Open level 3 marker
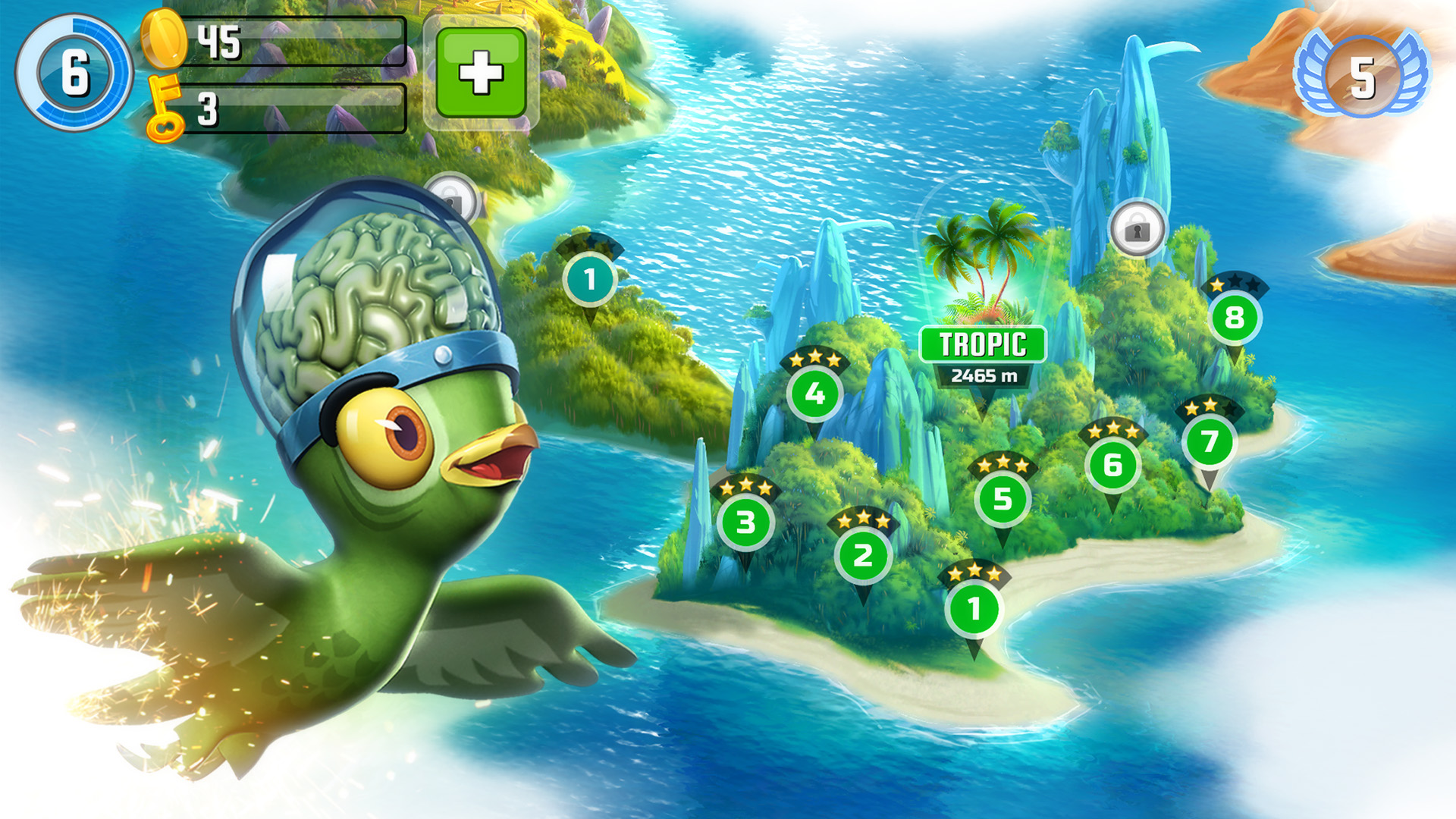The image size is (1456, 819). click(x=745, y=522)
